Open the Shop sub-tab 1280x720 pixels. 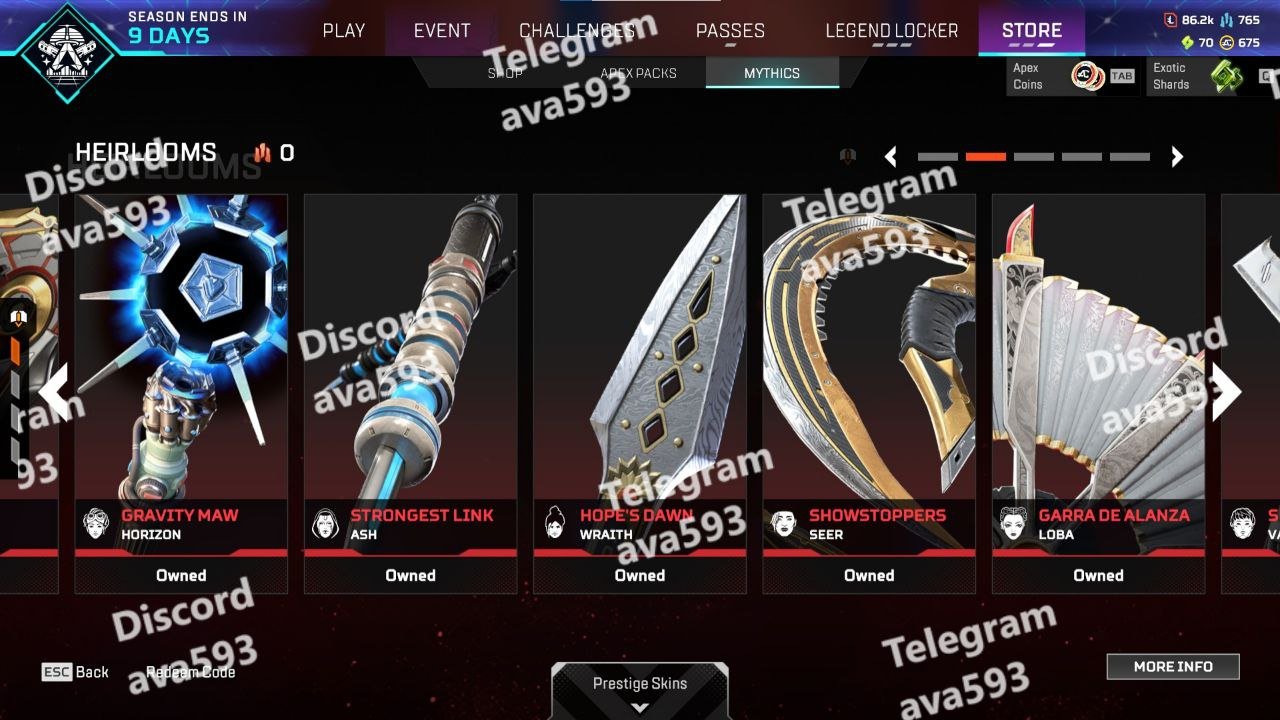pyautogui.click(x=505, y=73)
